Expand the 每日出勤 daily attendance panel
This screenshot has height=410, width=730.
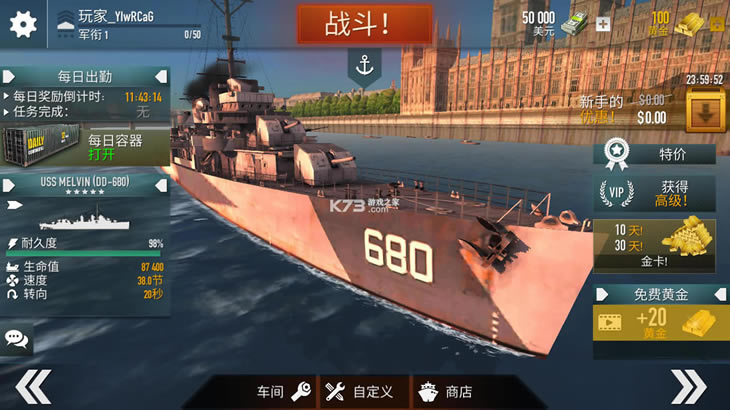coord(84,76)
